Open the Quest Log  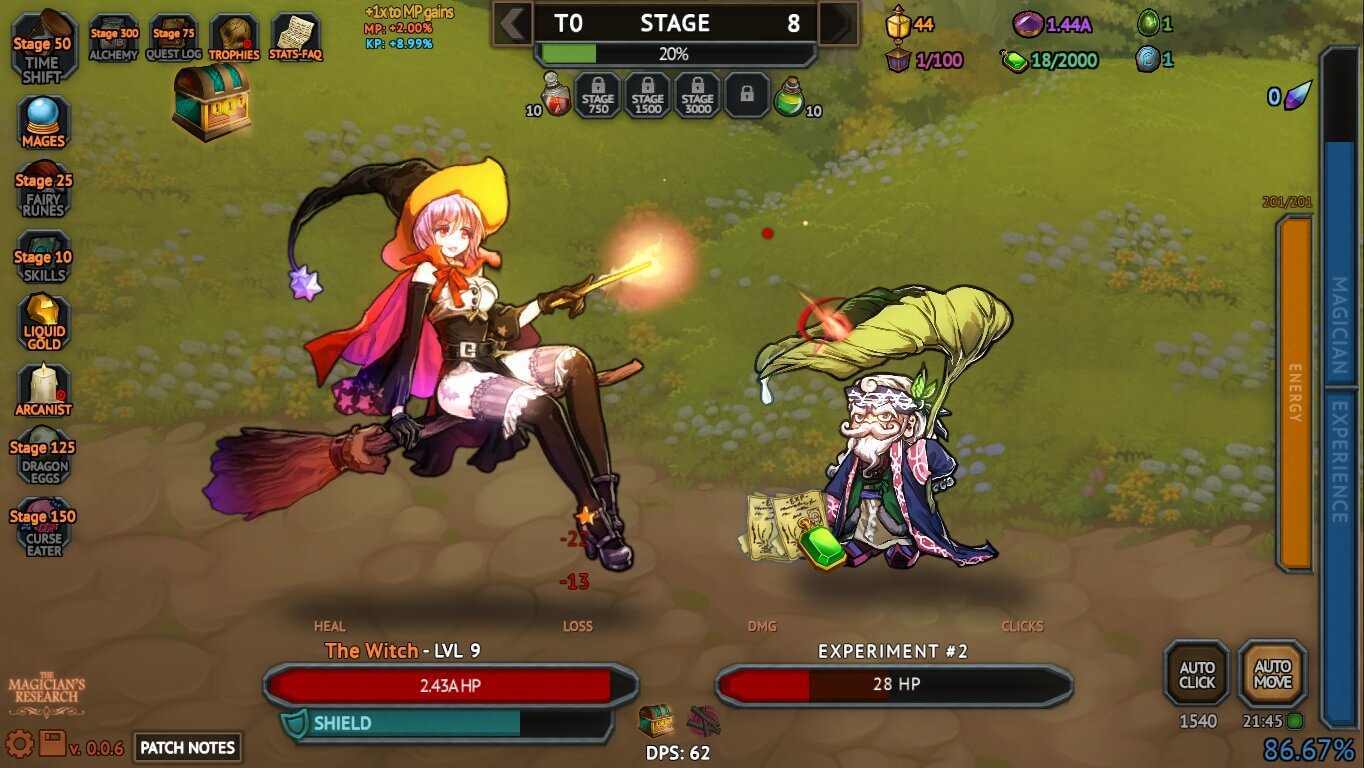[x=174, y=38]
